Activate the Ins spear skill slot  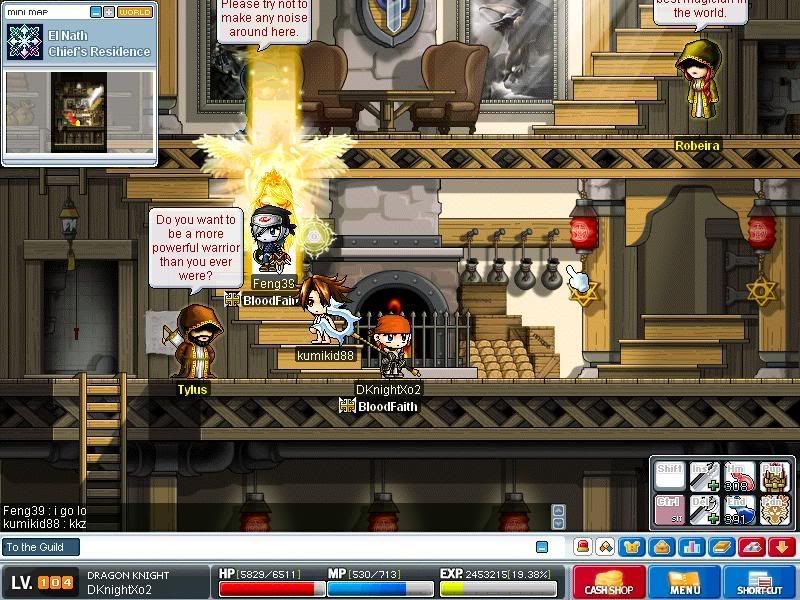click(704, 475)
